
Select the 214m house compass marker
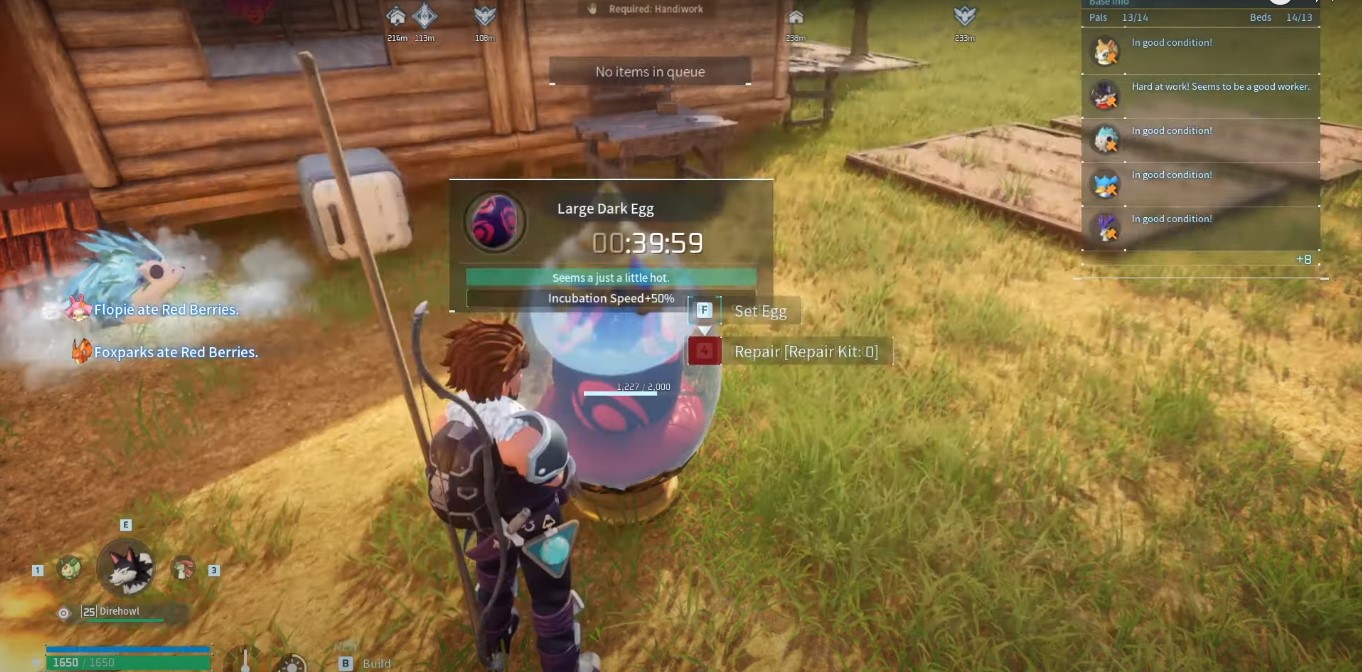[397, 17]
